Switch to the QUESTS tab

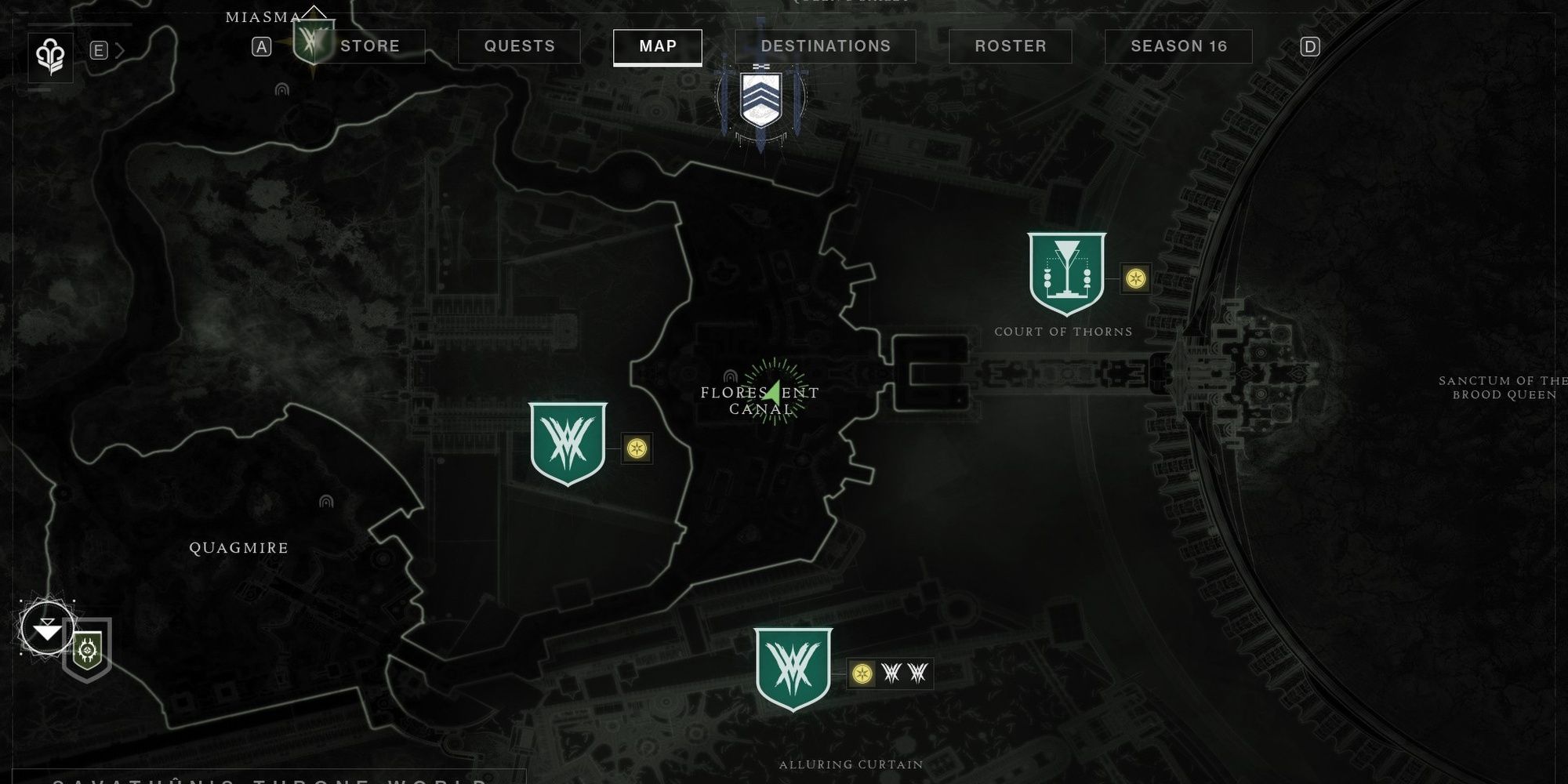pos(518,46)
